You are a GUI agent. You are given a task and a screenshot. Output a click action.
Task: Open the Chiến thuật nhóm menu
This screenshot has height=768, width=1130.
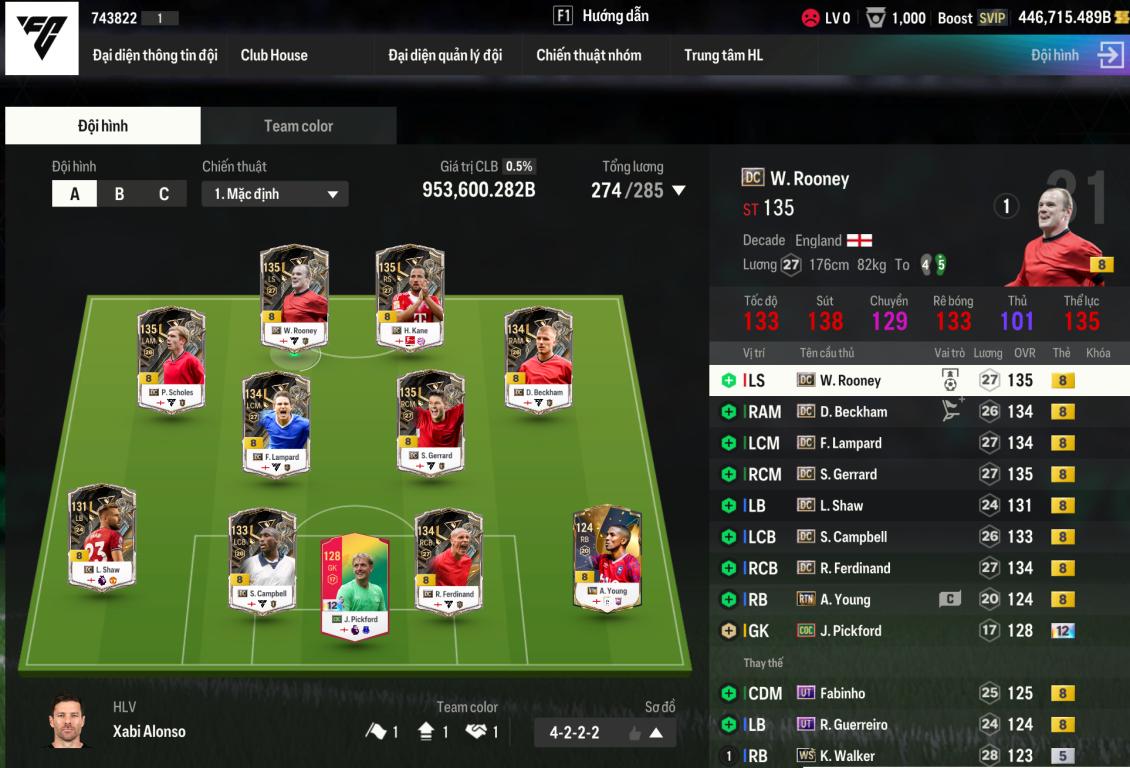588,55
